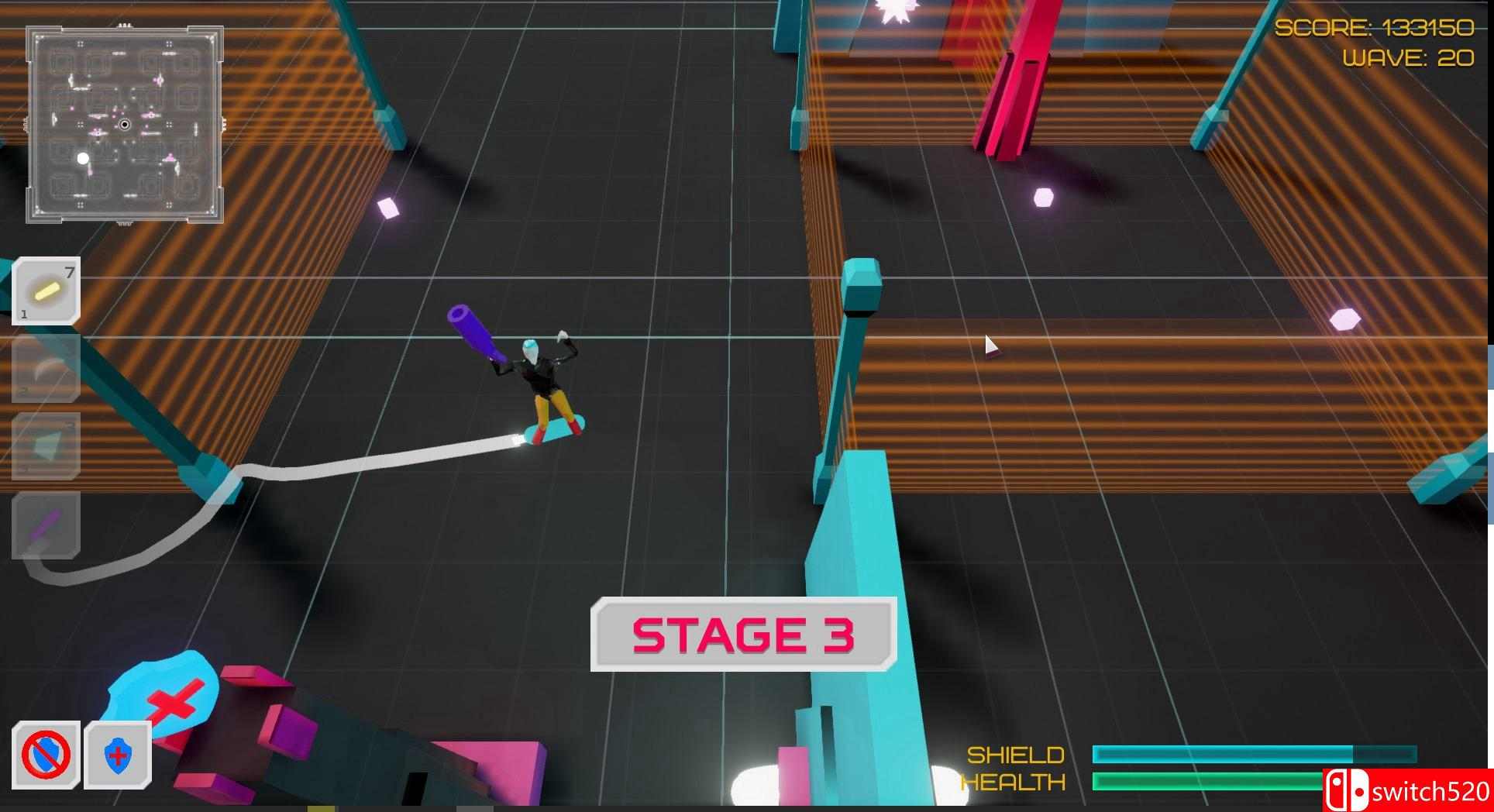Expand the item quantity counter showing 7
1494x812 pixels.
[69, 271]
